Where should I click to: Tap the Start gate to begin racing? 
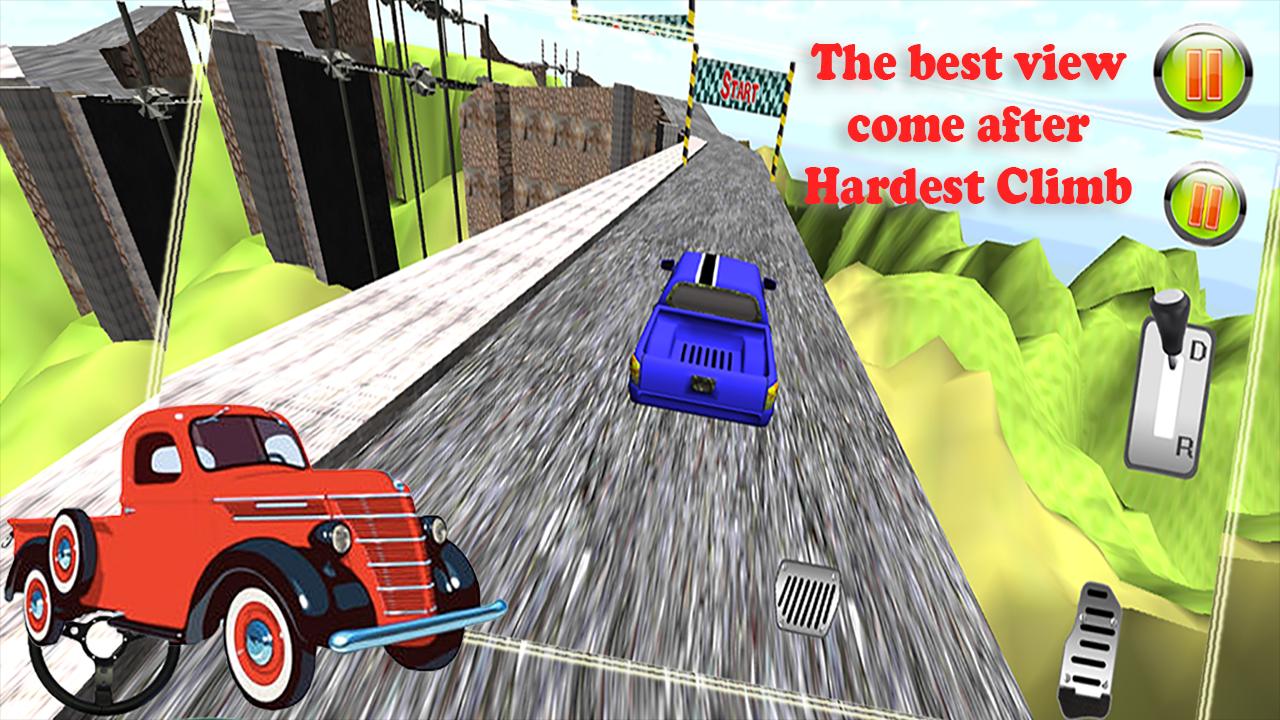[x=740, y=90]
